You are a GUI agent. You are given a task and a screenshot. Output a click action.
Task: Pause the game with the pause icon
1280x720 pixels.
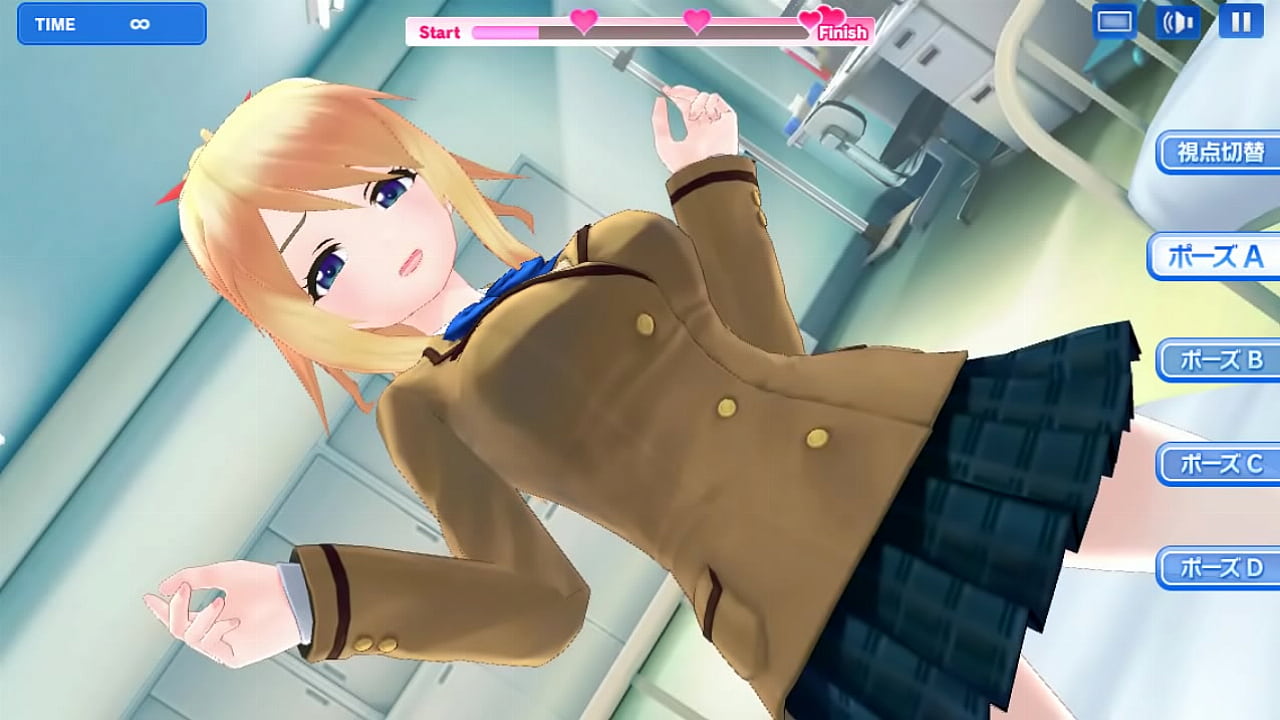click(1241, 21)
